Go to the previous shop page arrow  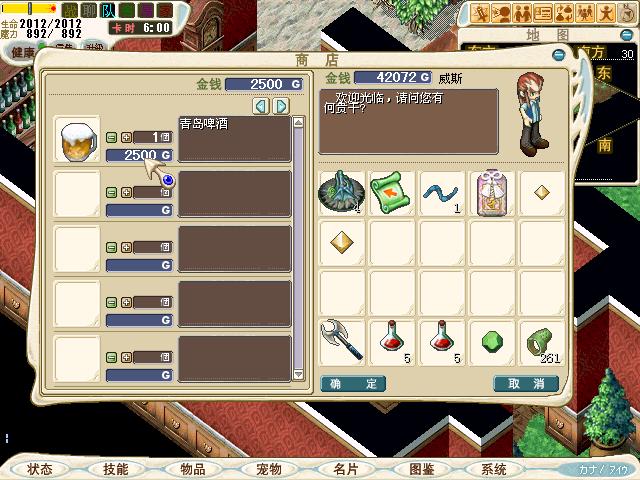(x=260, y=105)
